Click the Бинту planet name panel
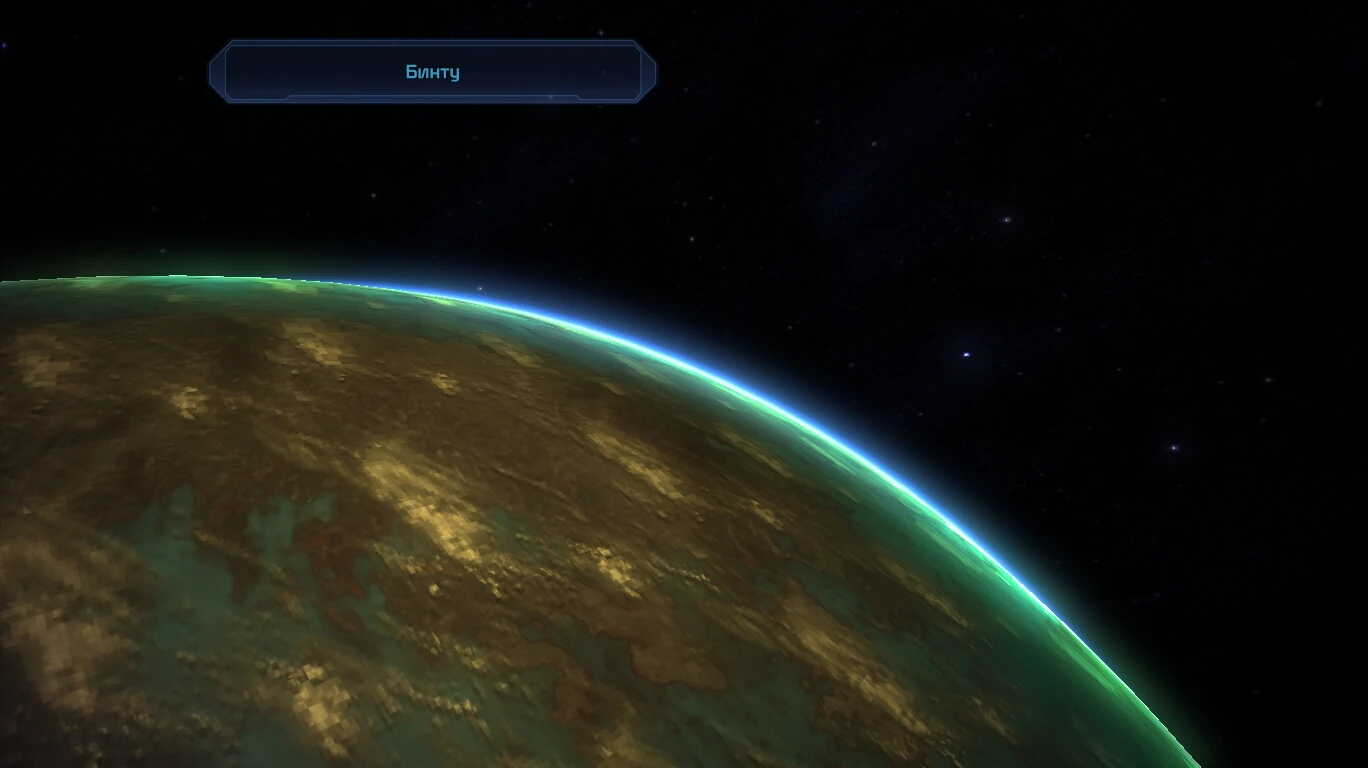The image size is (1368, 768). (x=432, y=72)
